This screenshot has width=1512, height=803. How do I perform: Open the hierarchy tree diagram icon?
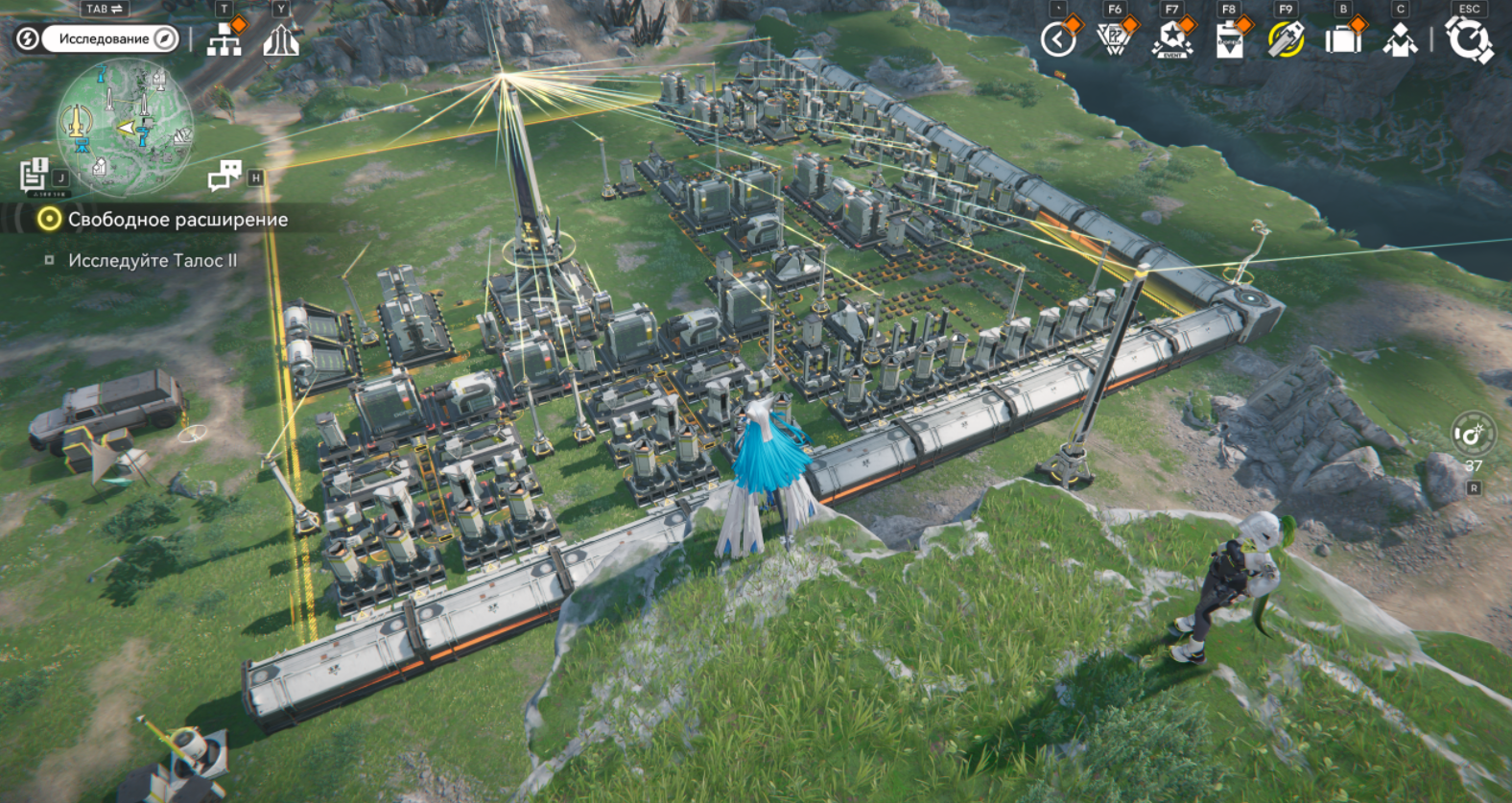[224, 40]
